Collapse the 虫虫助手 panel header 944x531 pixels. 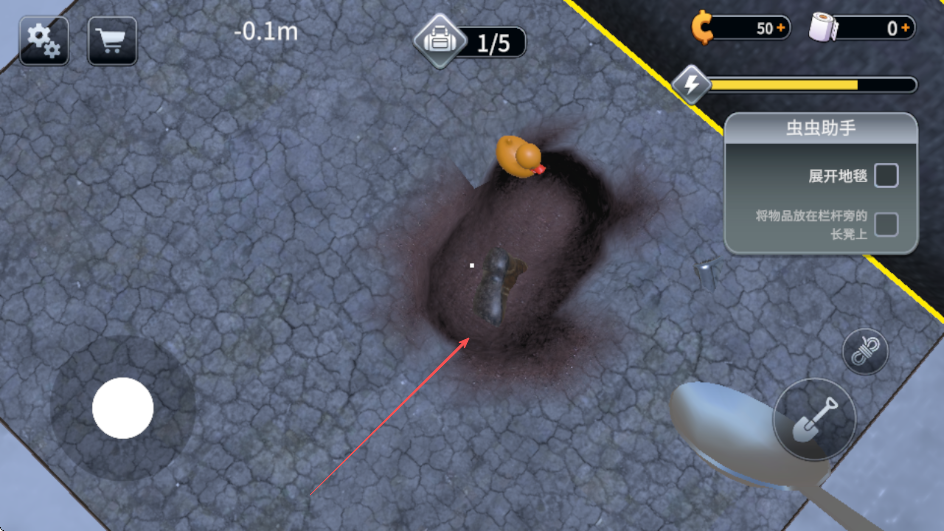[820, 128]
